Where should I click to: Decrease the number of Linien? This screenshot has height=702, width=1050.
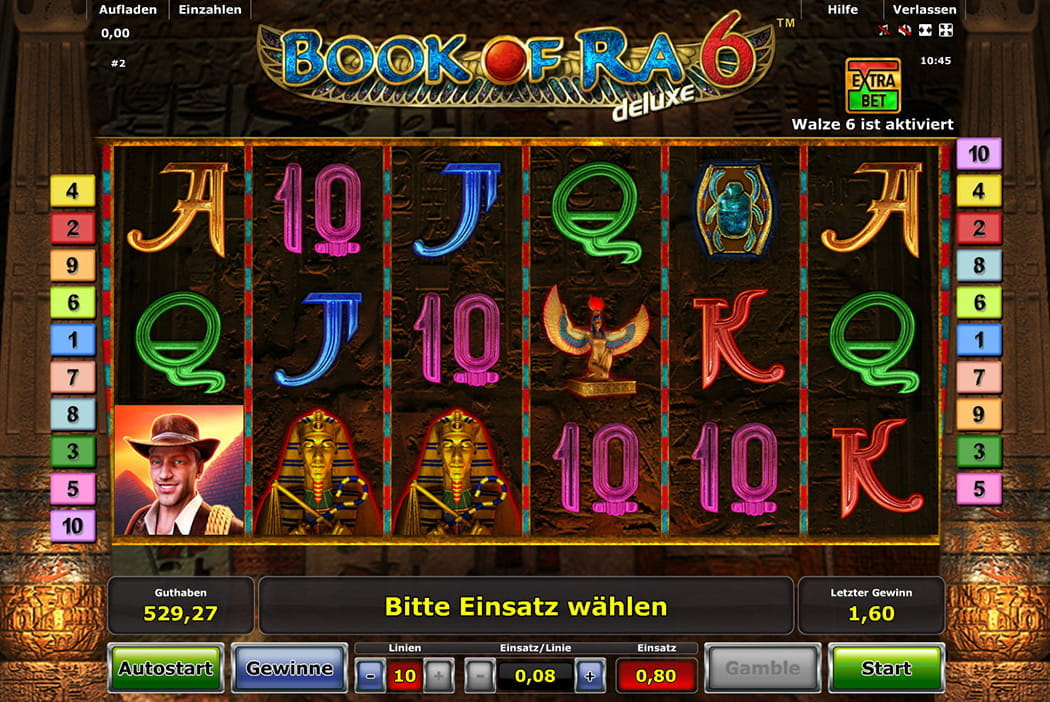click(x=370, y=676)
